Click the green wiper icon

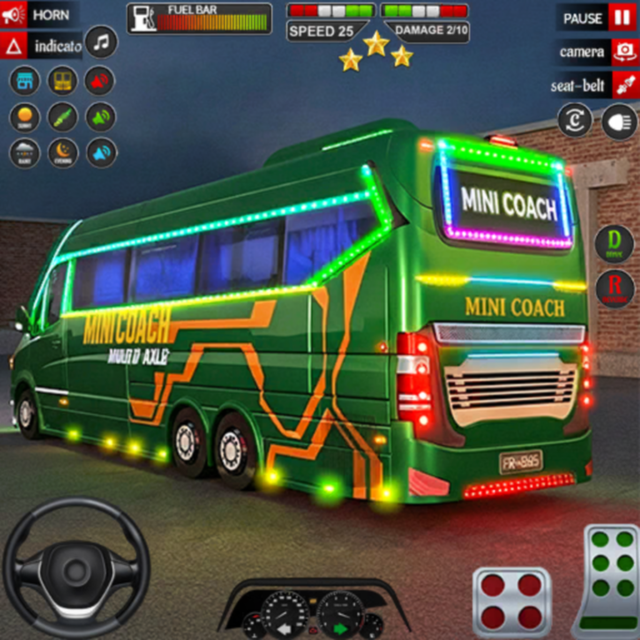[x=63, y=117]
